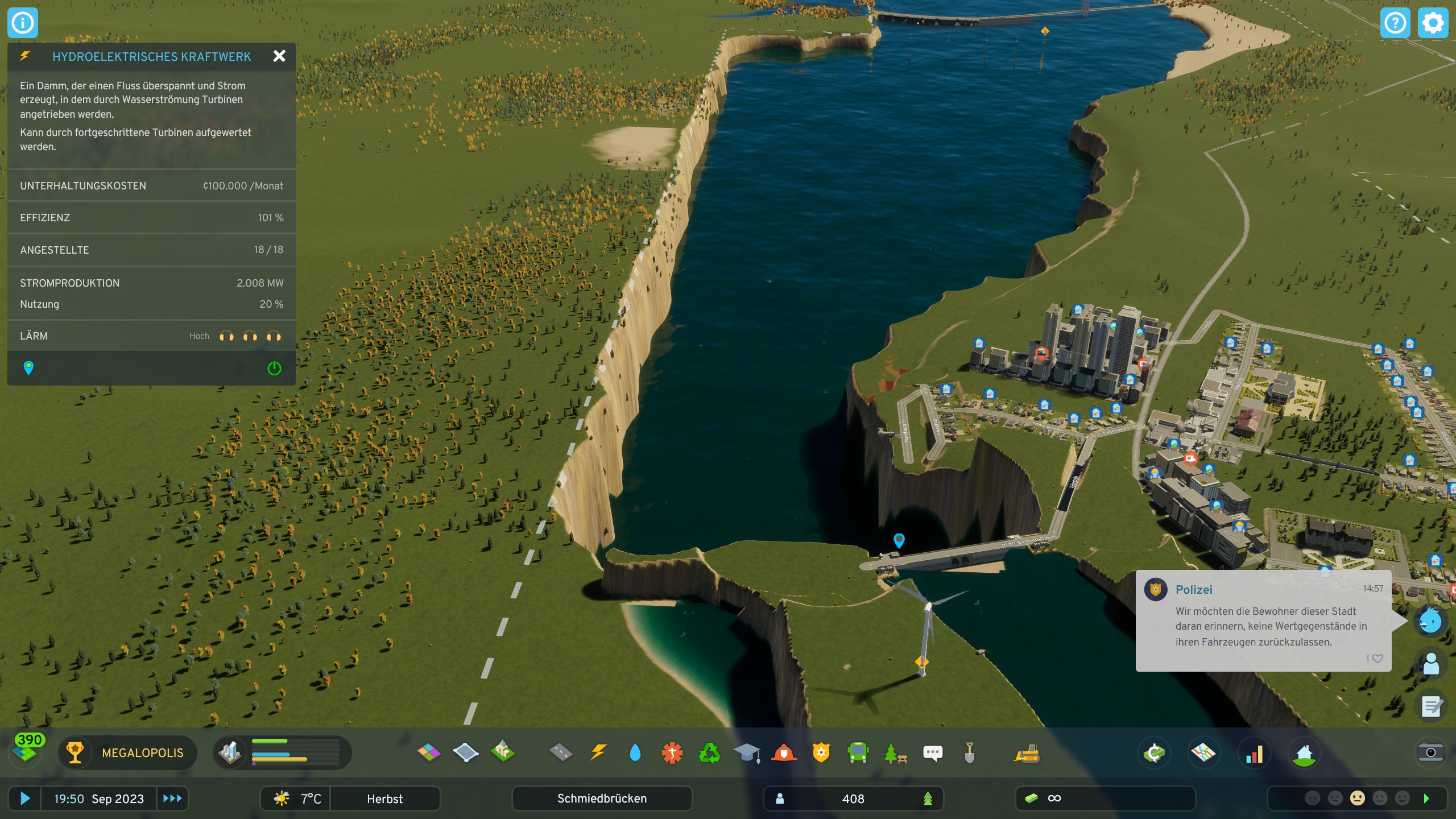Image resolution: width=1456 pixels, height=819 pixels.
Task: Open the education graduation cap menu
Action: pyautogui.click(x=747, y=753)
